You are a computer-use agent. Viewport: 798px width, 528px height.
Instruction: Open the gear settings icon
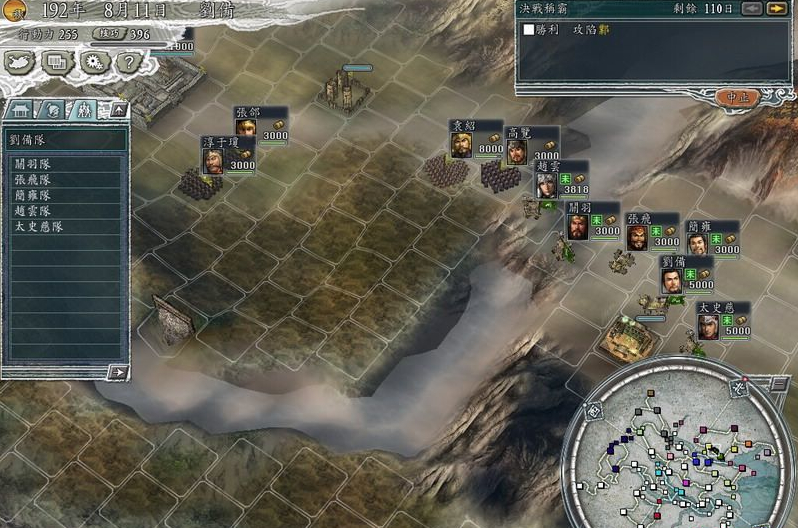[93, 61]
